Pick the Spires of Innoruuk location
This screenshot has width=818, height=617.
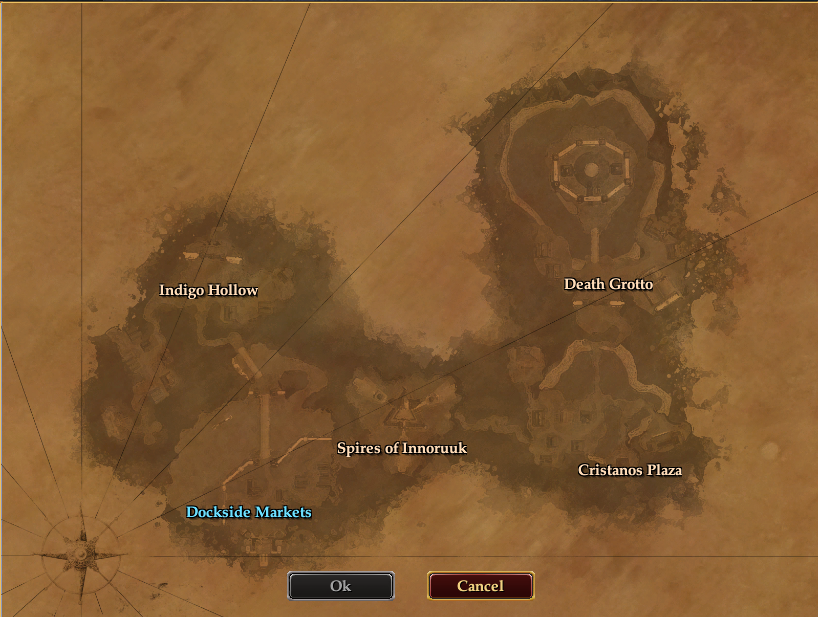pos(402,448)
